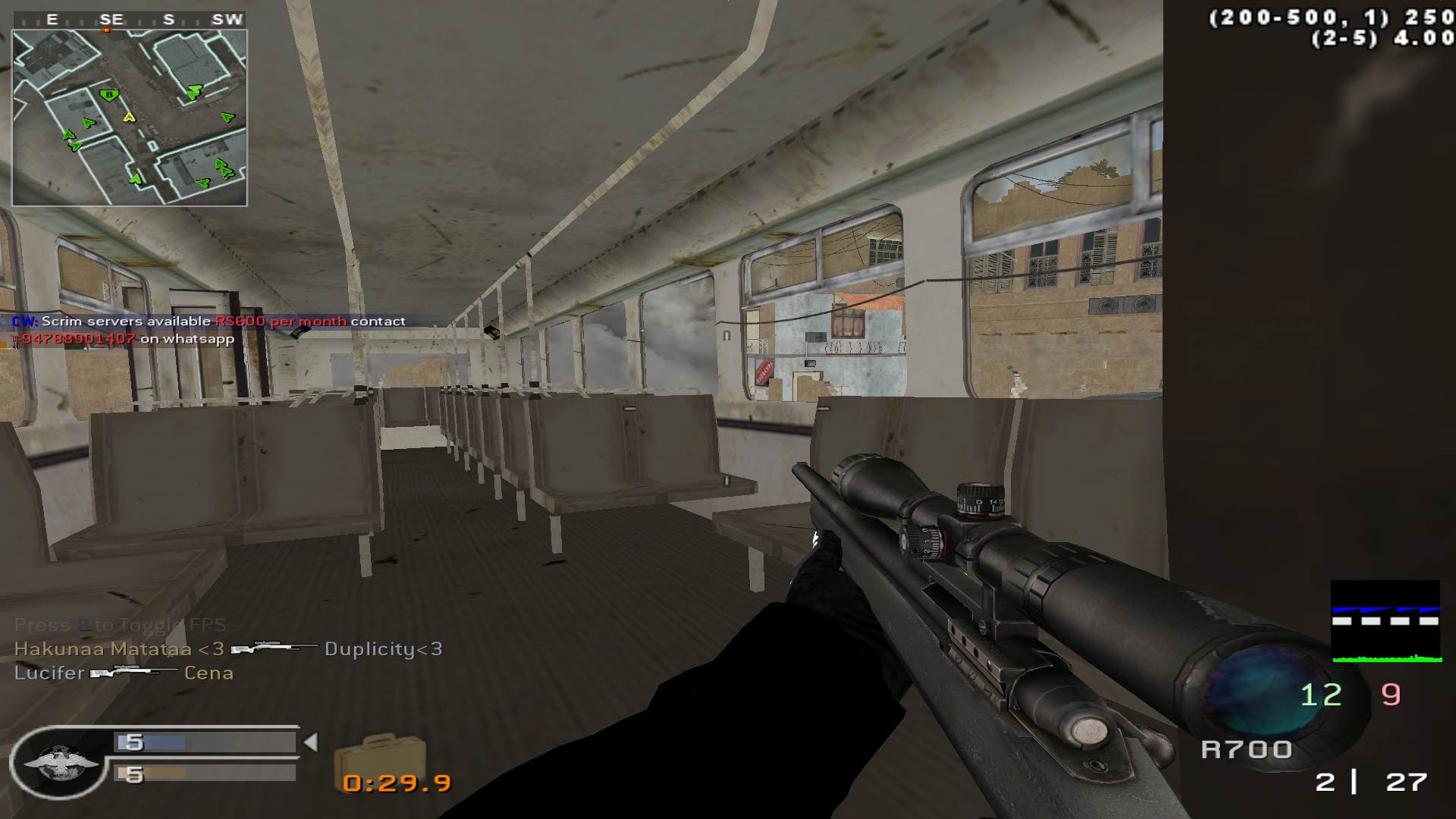Click the scrim servers chat message
Viewport: 1456px width, 819px height.
coord(209,330)
